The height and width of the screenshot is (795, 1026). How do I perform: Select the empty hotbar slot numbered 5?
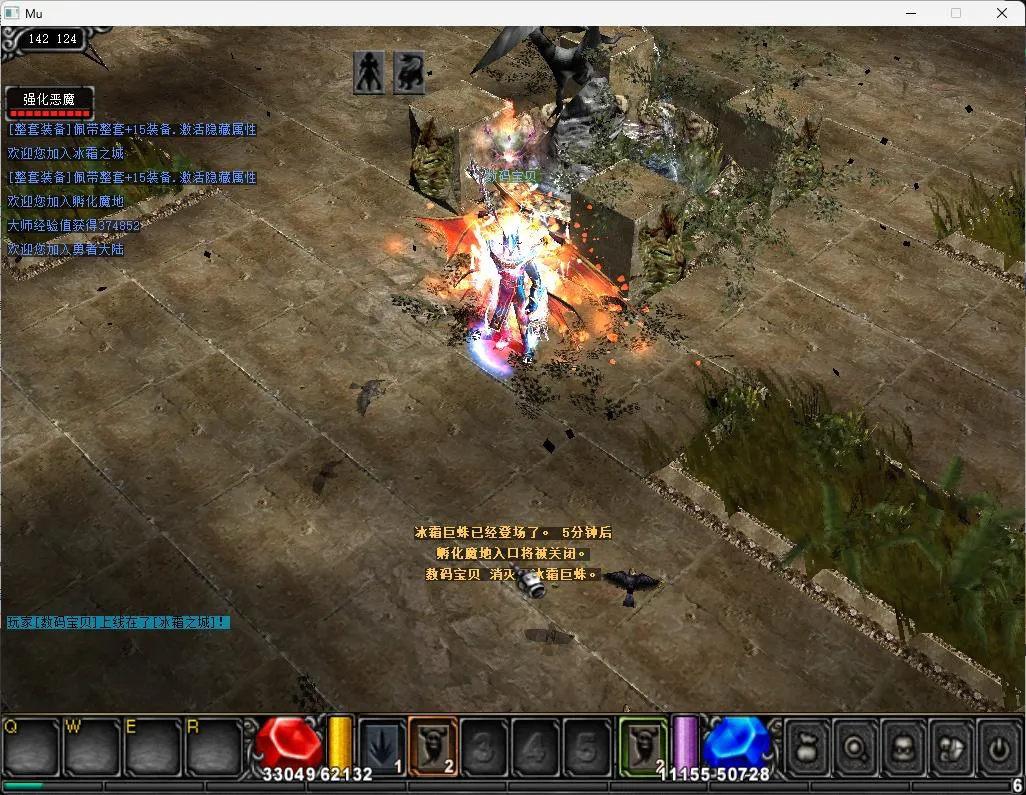587,746
